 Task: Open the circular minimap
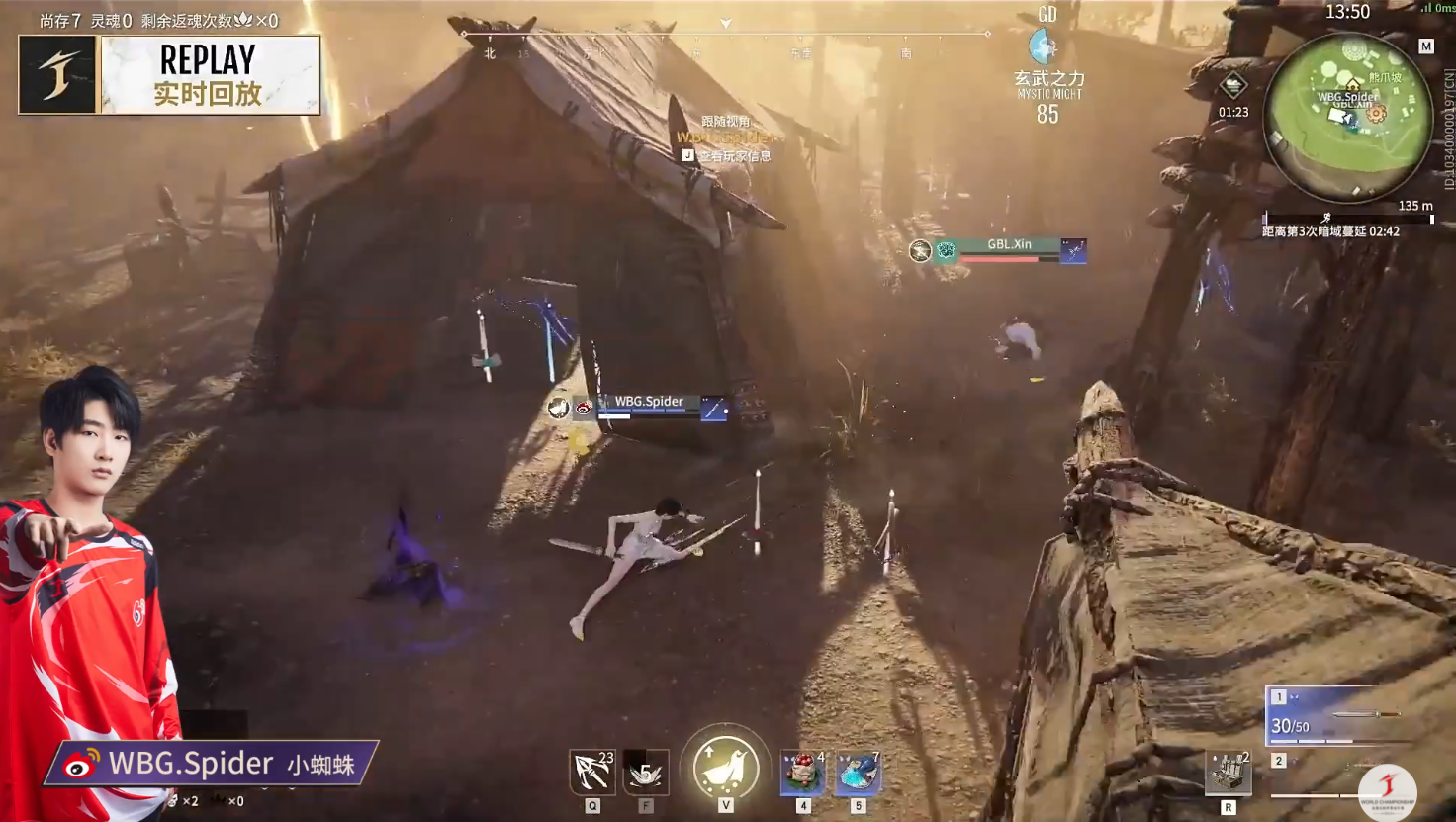coord(1347,117)
